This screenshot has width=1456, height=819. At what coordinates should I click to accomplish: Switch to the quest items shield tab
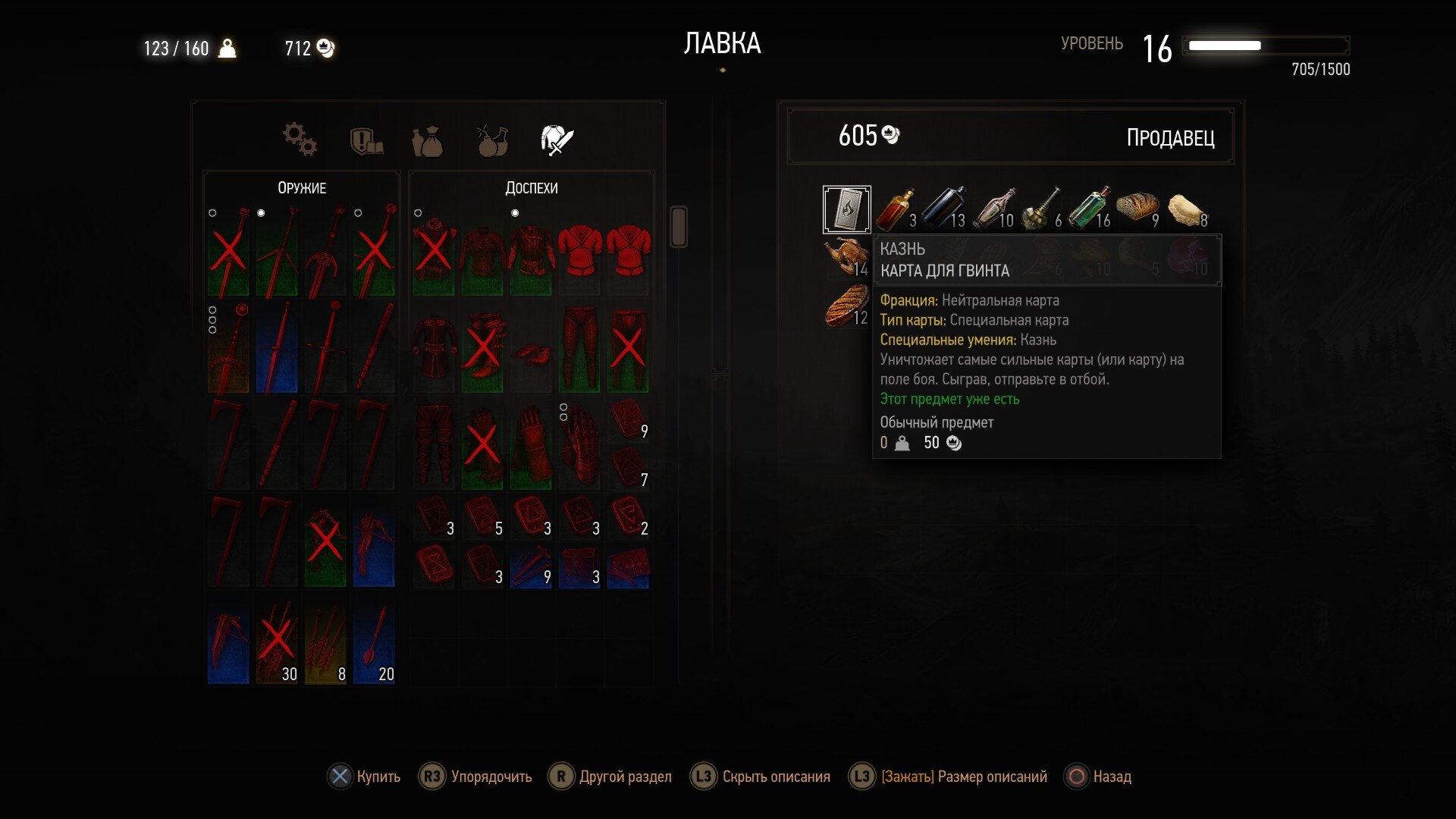[x=366, y=140]
